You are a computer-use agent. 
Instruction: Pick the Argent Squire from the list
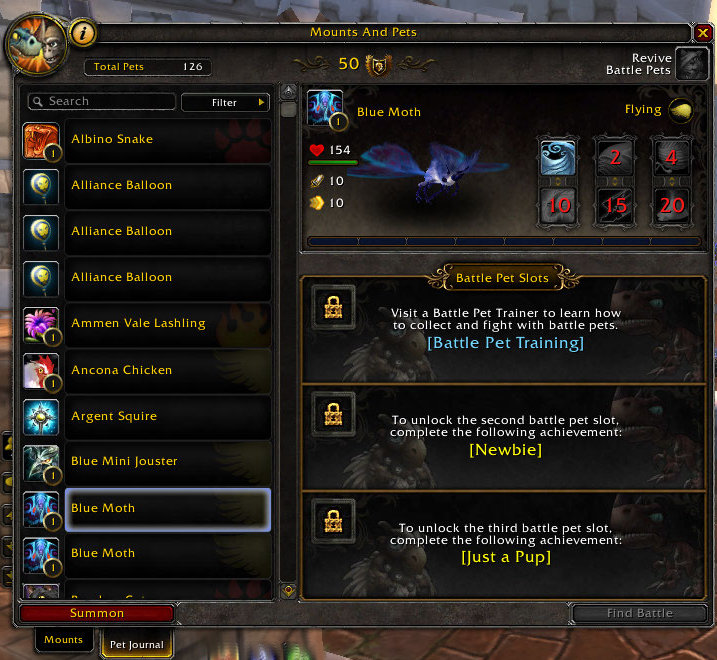click(146, 416)
